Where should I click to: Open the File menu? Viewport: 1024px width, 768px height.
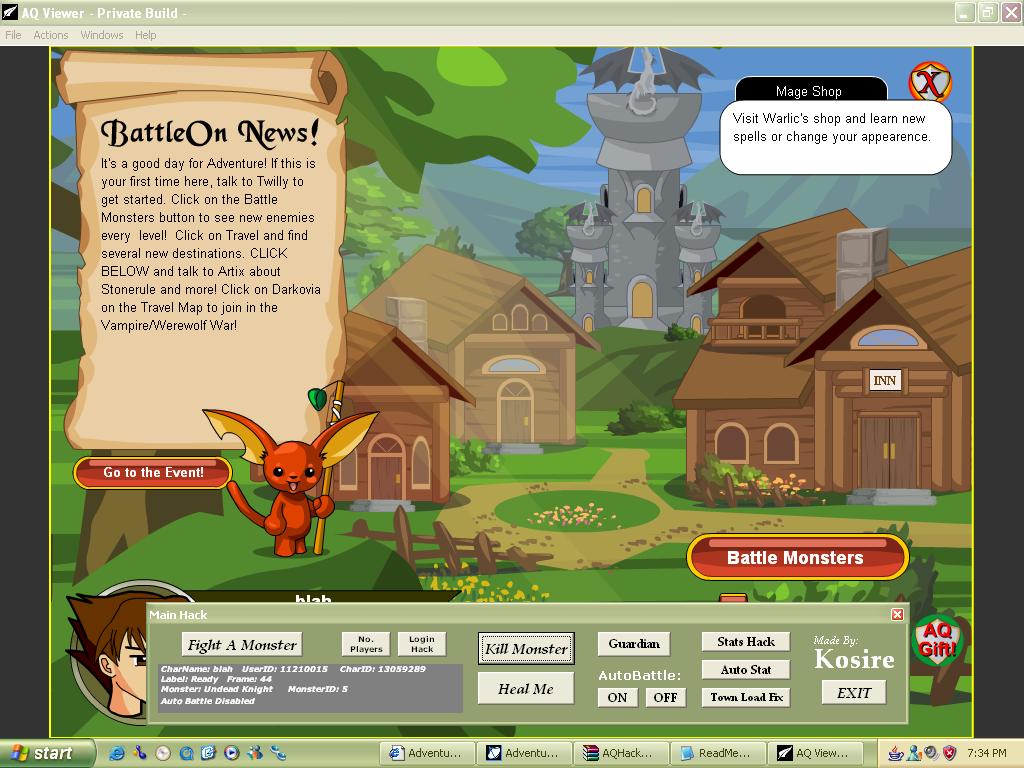(13, 35)
